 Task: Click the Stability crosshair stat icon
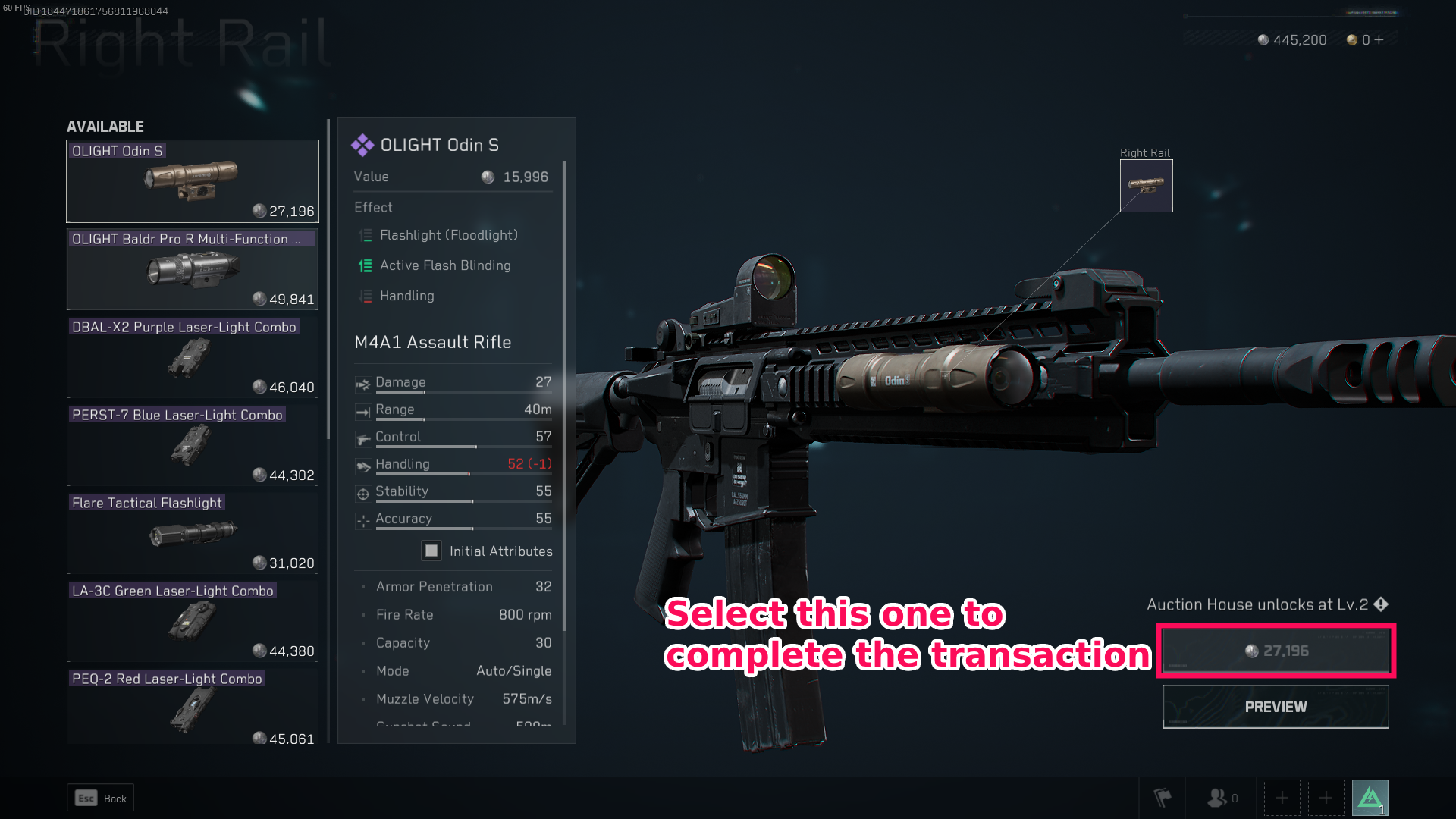[x=363, y=493]
